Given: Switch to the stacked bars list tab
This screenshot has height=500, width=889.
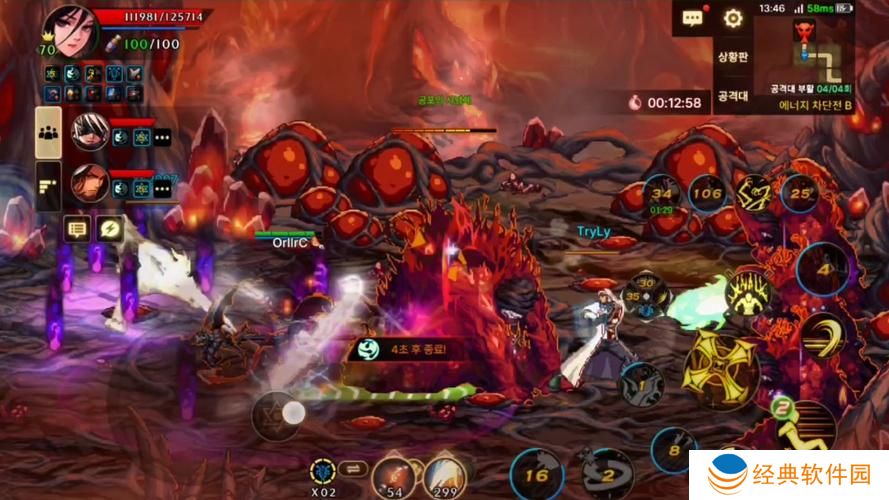Looking at the screenshot, I should [48, 184].
